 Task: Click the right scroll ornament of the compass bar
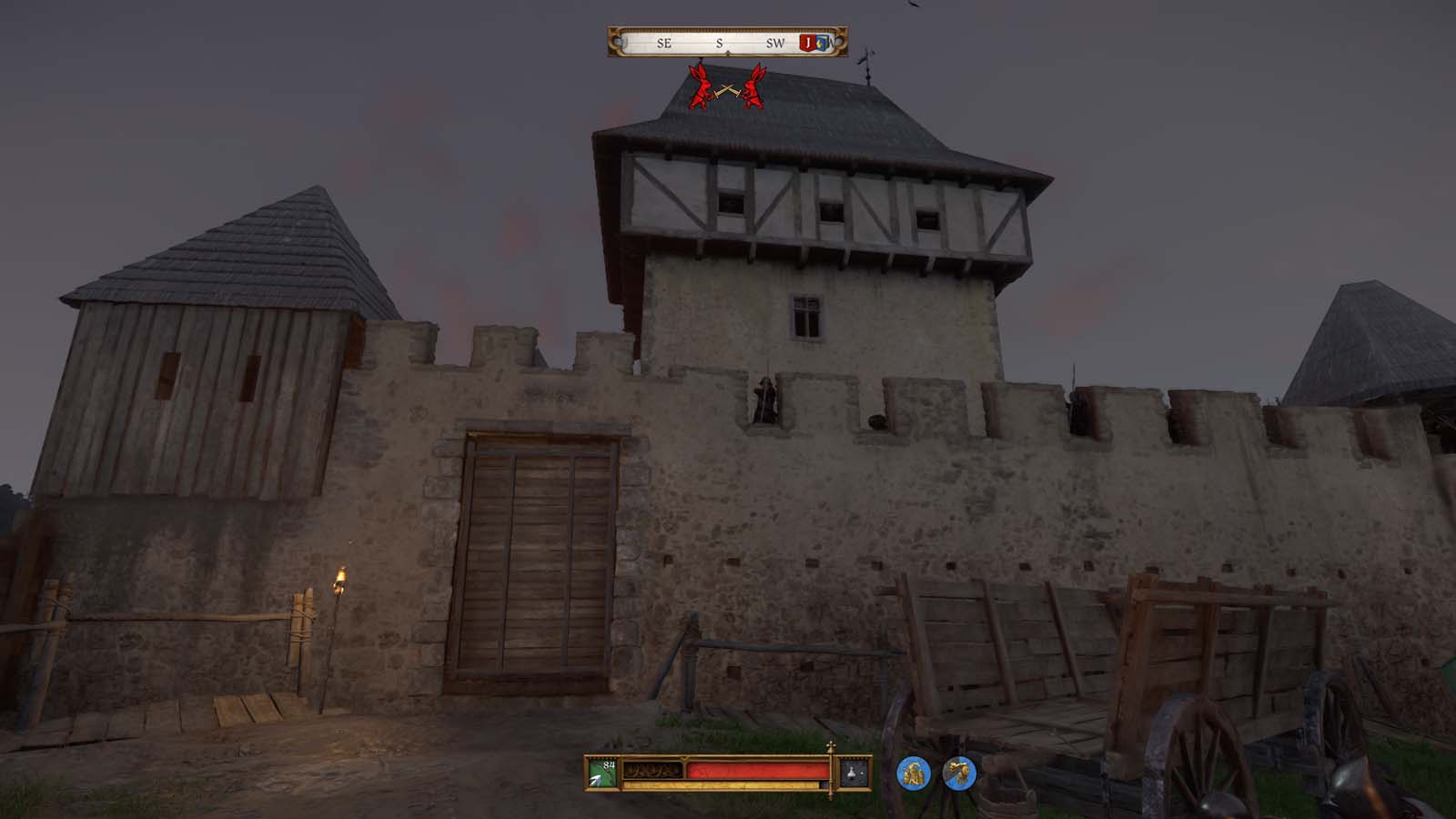pos(841,42)
